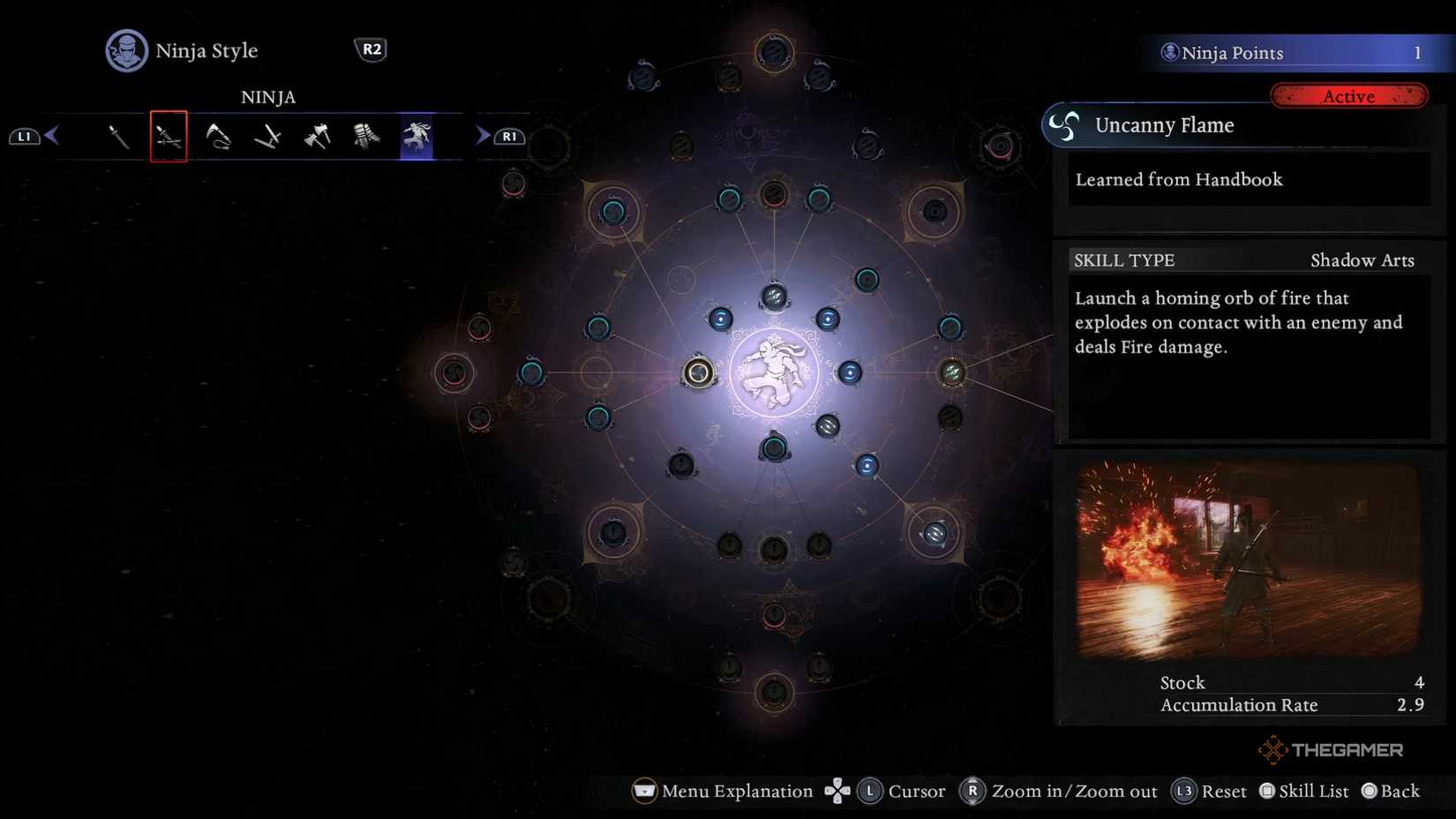Select the highlighted Ninja style icon
This screenshot has height=819, width=1456.
tap(415, 136)
